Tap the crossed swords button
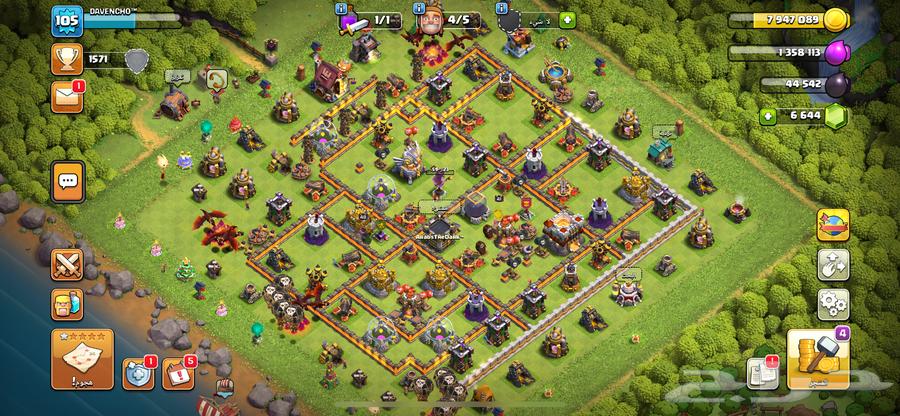Screen dimensions: 900x416 click(x=67, y=263)
